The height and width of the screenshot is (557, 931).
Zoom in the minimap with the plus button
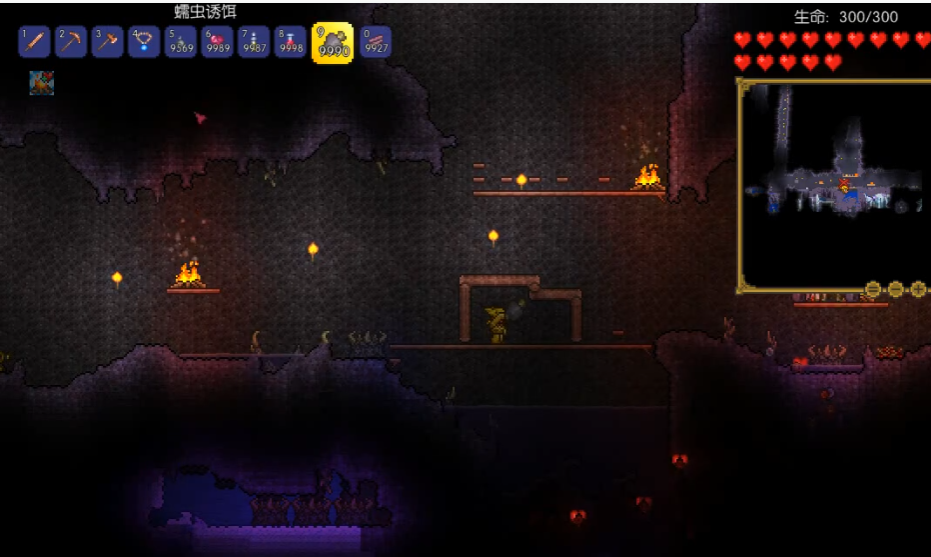918,289
